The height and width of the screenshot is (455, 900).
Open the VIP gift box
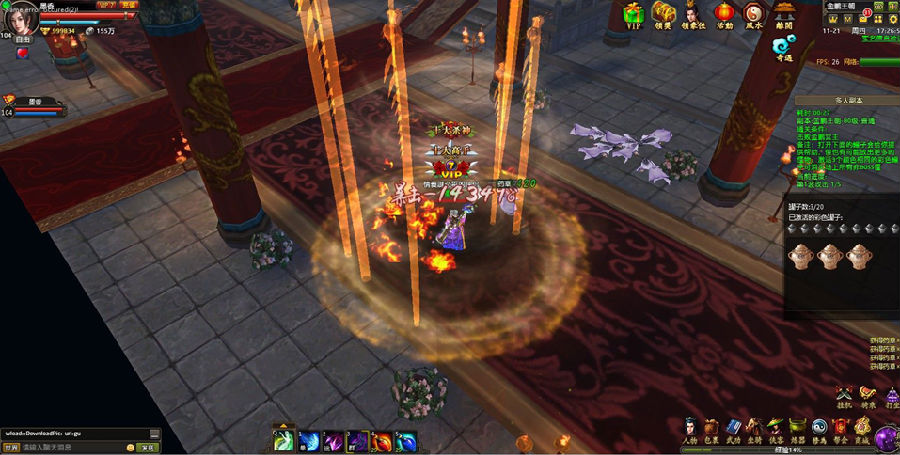click(x=633, y=13)
